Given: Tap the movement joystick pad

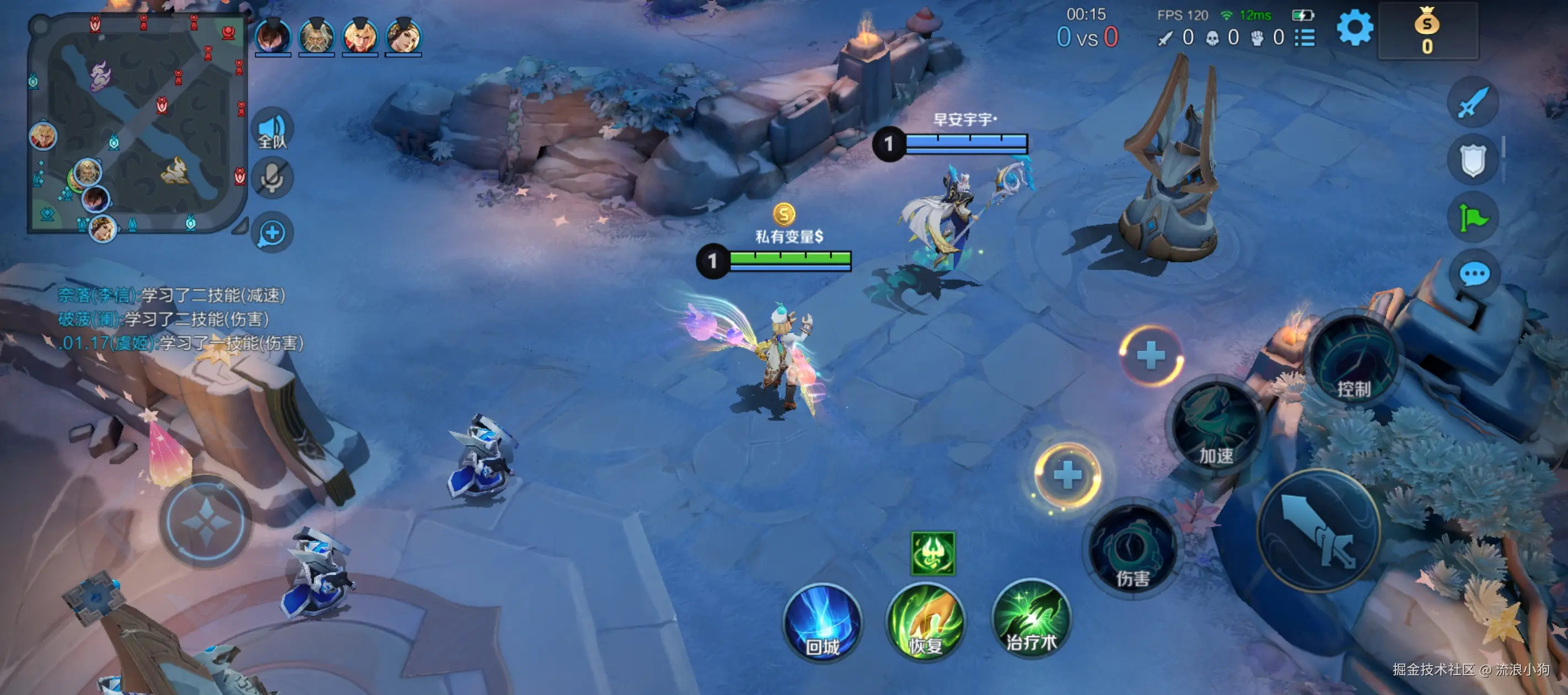Looking at the screenshot, I should point(206,522).
